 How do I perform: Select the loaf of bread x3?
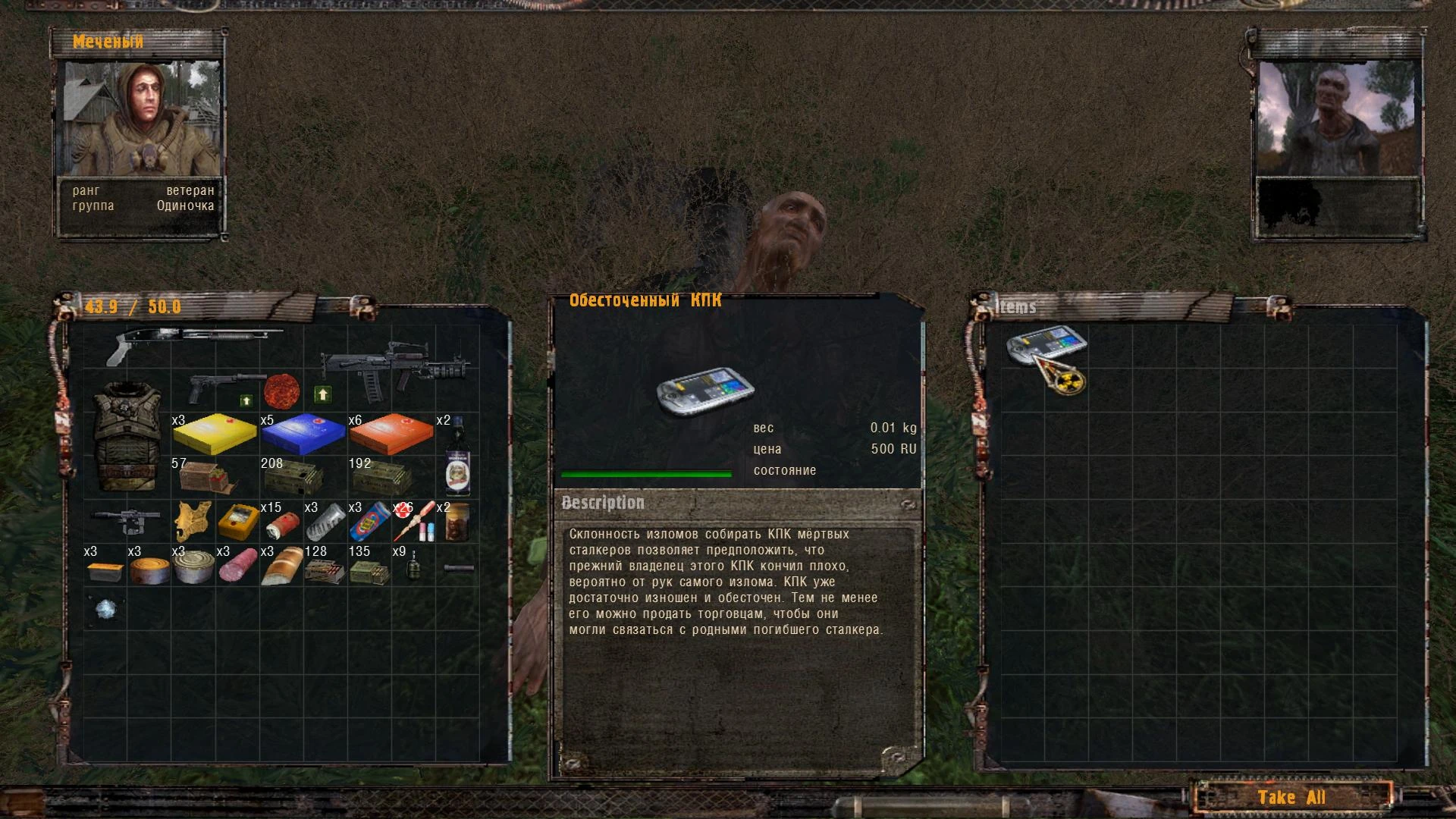(281, 567)
